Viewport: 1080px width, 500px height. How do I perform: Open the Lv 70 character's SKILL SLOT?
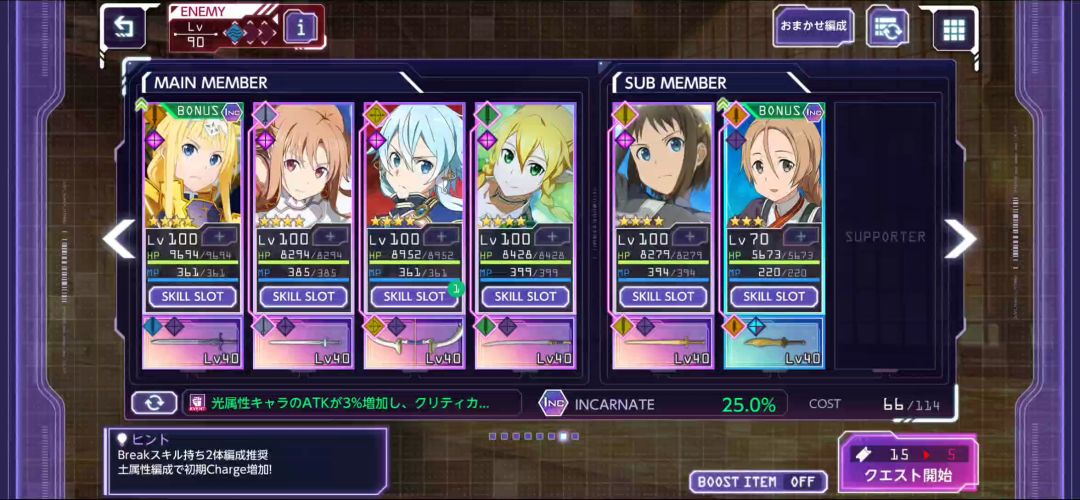point(773,296)
